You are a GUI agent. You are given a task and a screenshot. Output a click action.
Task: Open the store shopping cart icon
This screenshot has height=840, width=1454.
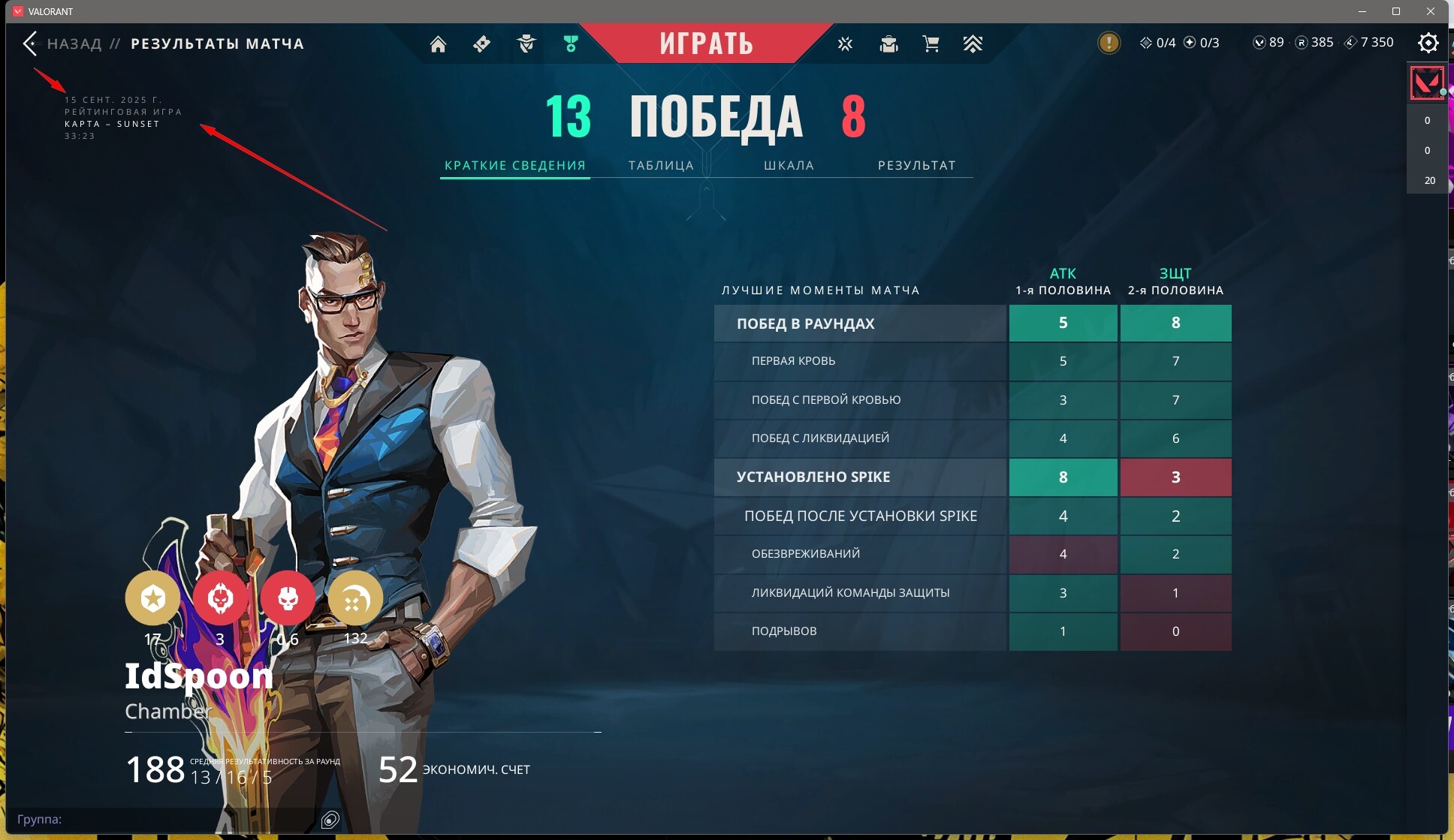click(931, 44)
